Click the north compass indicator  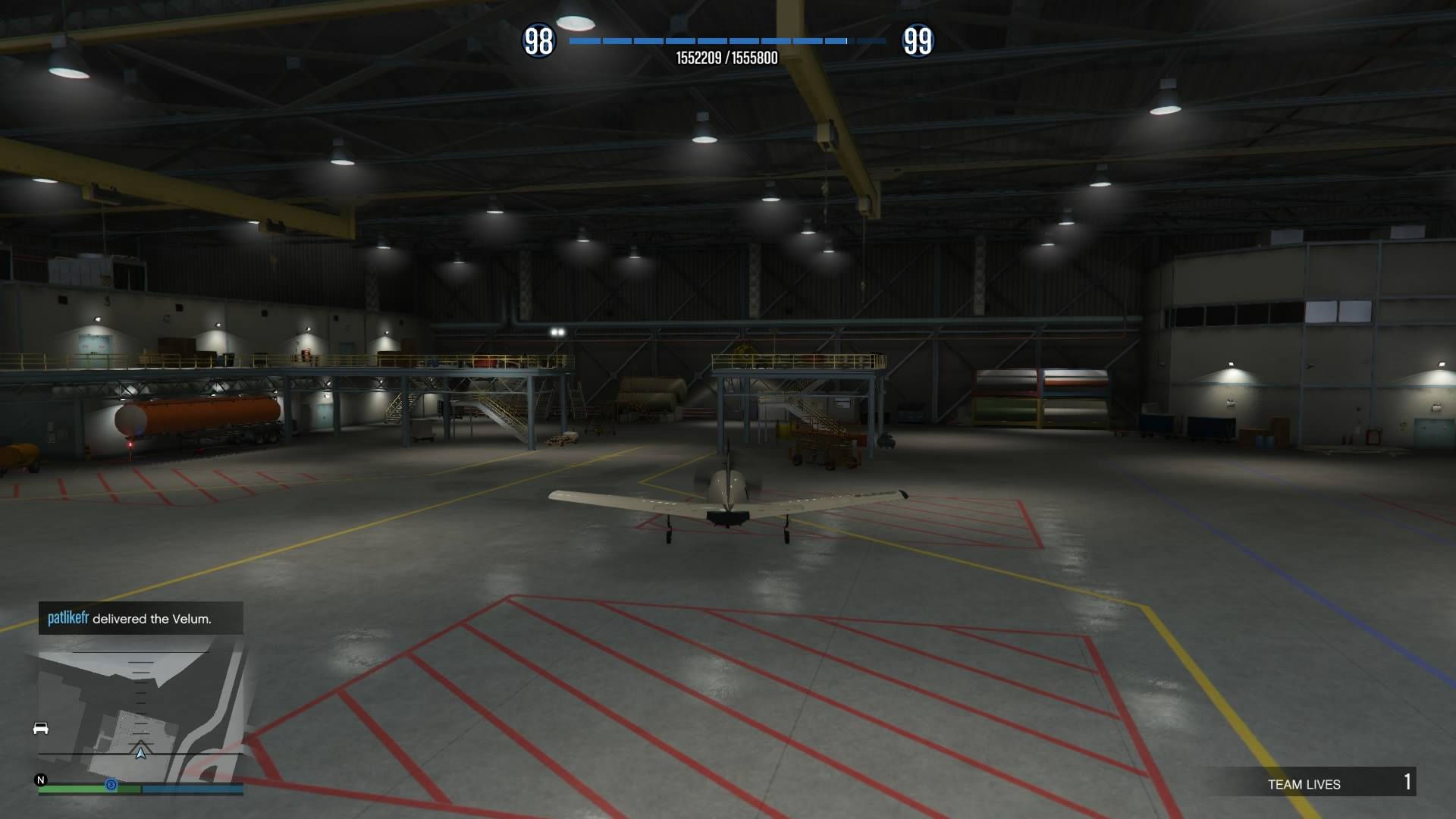41,780
